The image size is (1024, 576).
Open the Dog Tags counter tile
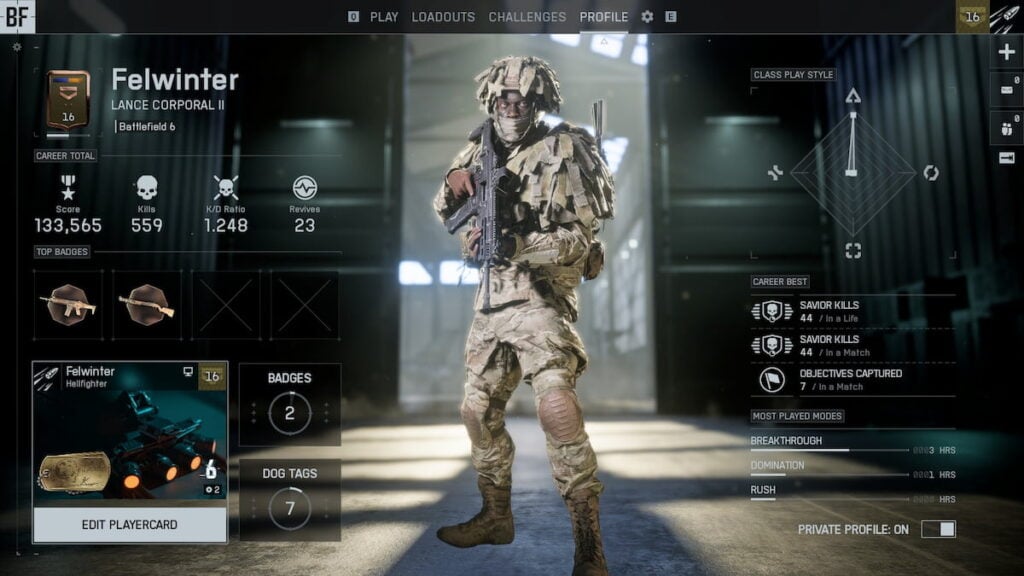[x=290, y=499]
